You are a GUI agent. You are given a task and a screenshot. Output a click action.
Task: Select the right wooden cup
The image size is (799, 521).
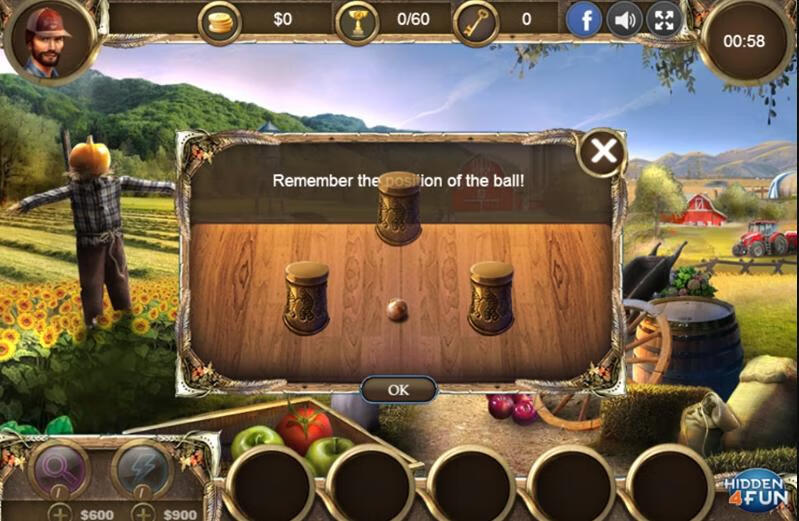tap(491, 297)
